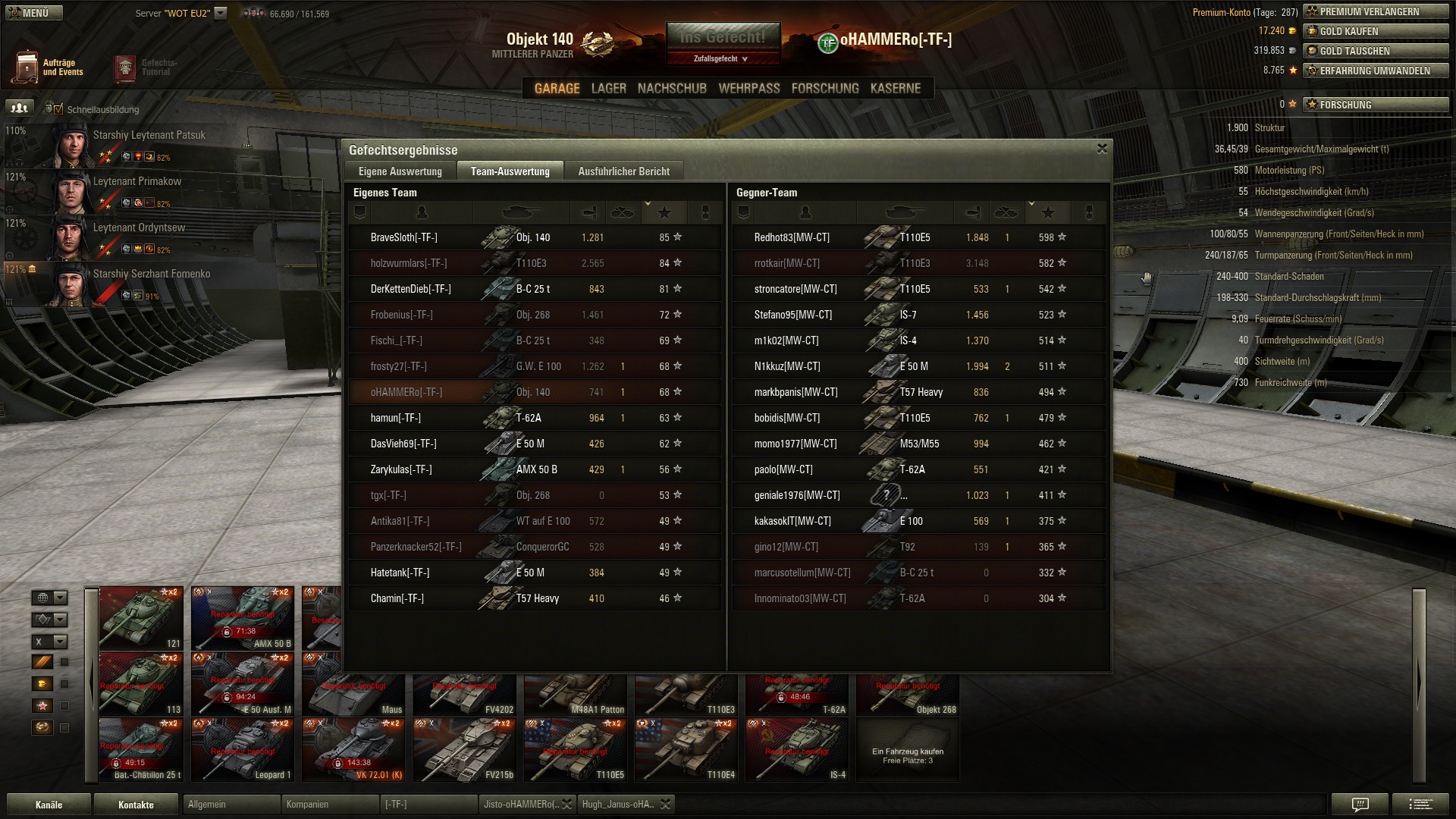Open the Kanäle chat channels
This screenshot has height=819, width=1456.
[49, 805]
